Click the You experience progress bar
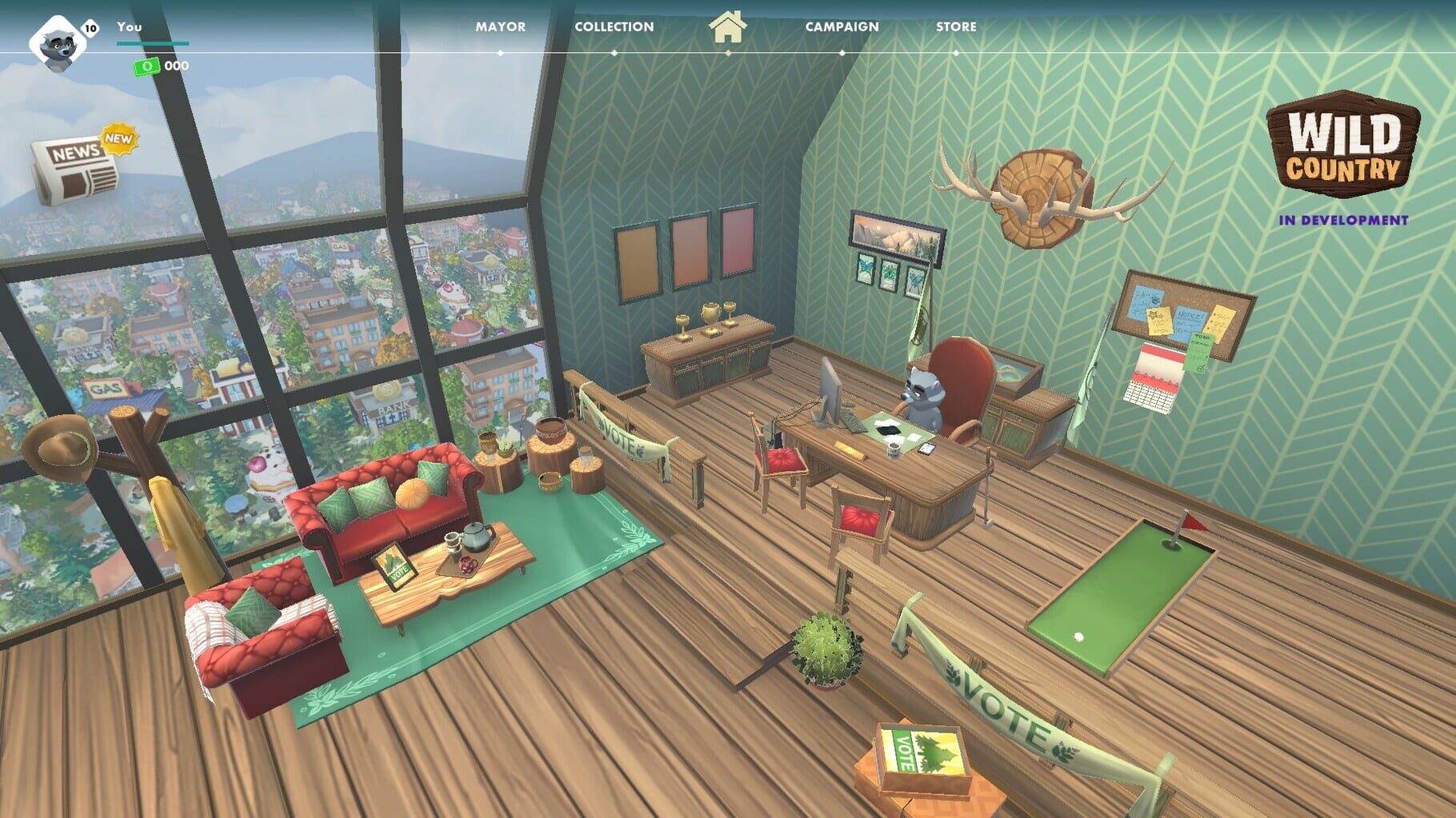 pos(152,43)
